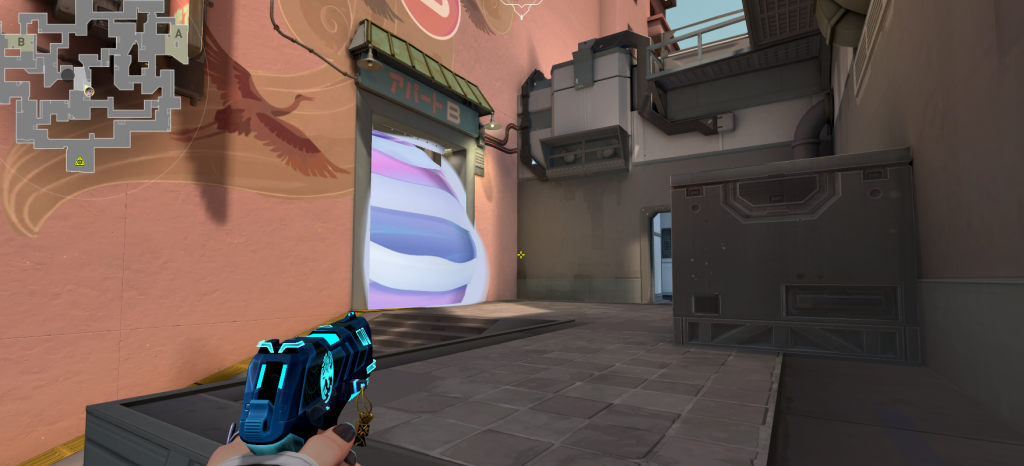This screenshot has height=466, width=1024.
Task: Click the dark smoke circle on the minimap
Action: [66, 74]
